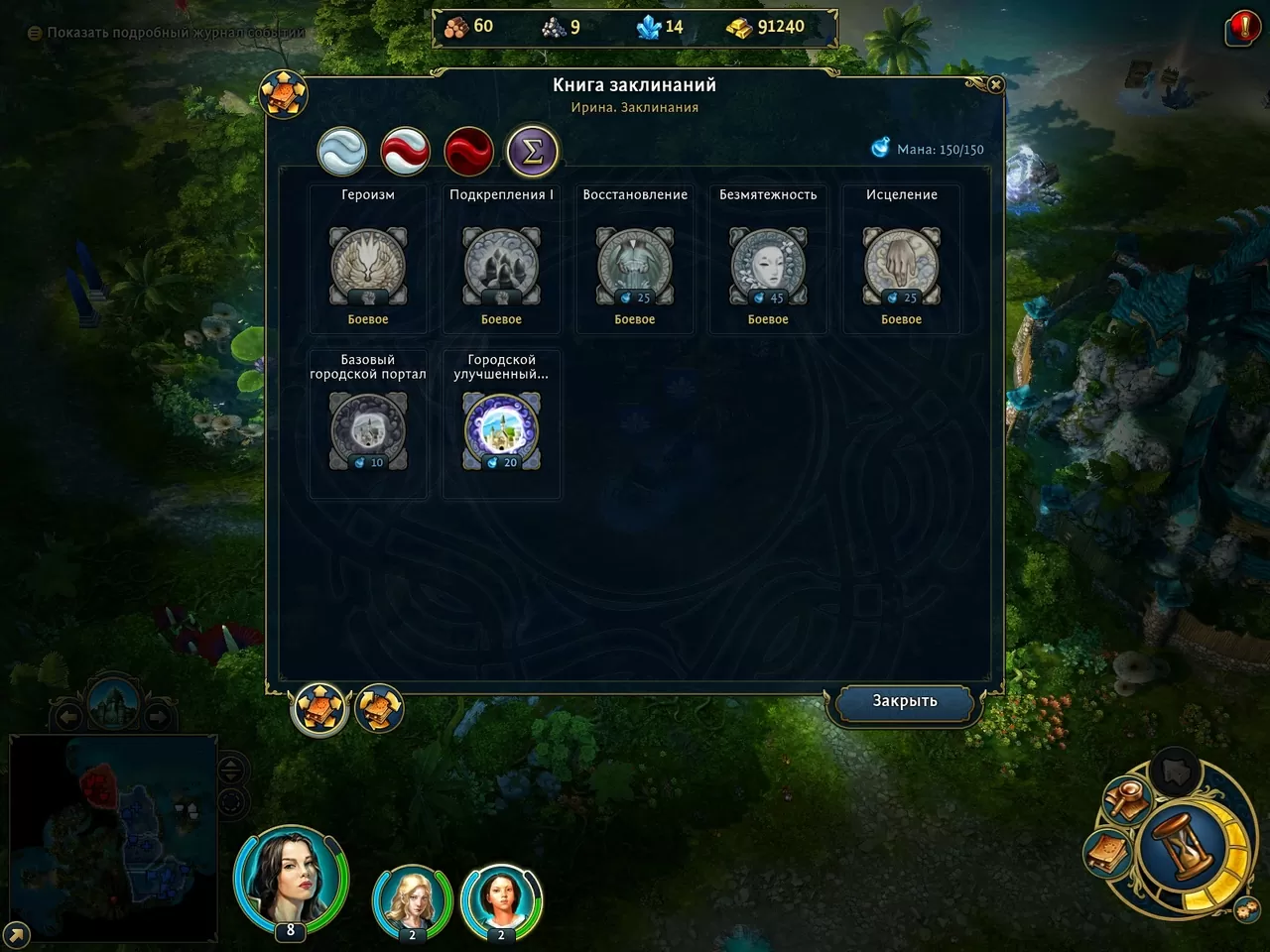
Task: Show the sigma all-spells tab
Action: 532,152
